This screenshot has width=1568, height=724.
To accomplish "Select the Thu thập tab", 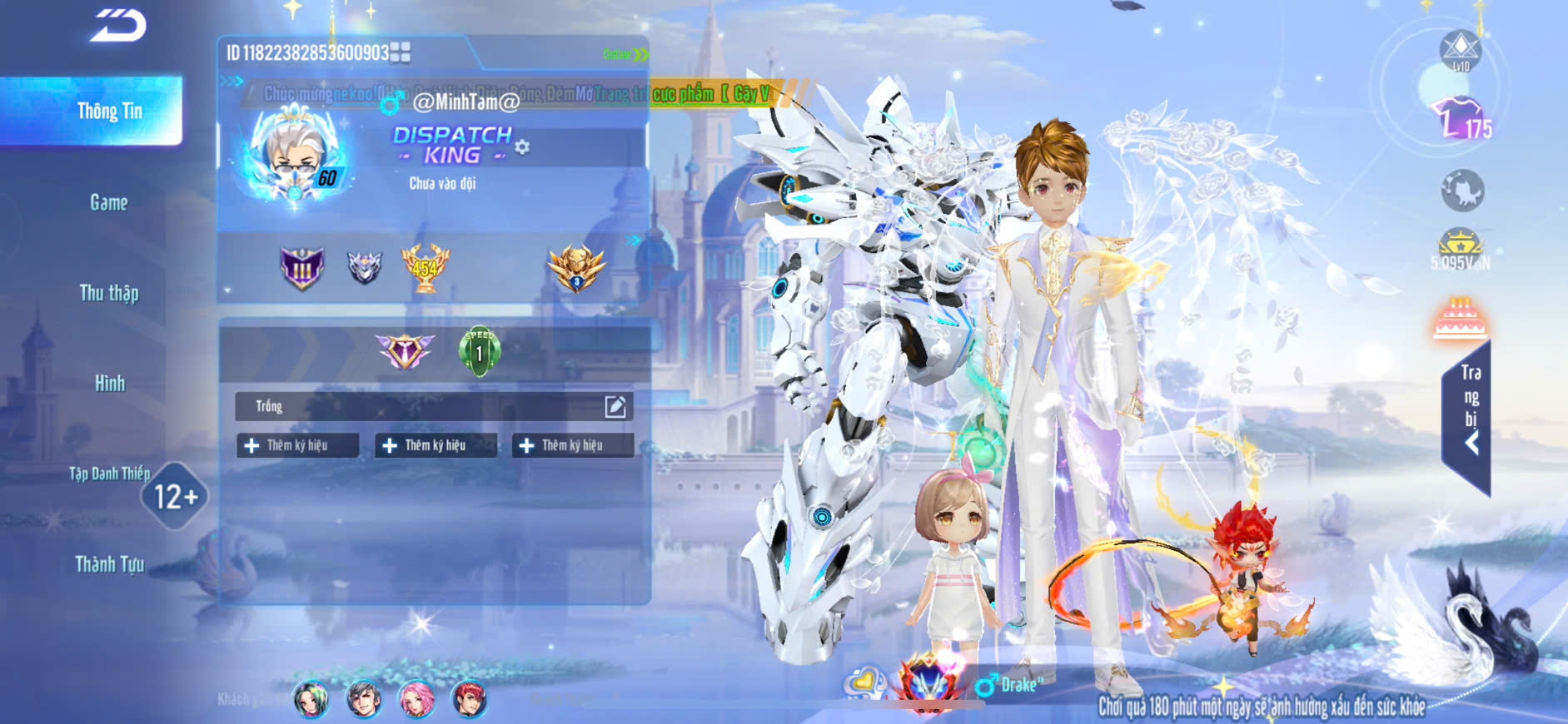I will point(109,293).
